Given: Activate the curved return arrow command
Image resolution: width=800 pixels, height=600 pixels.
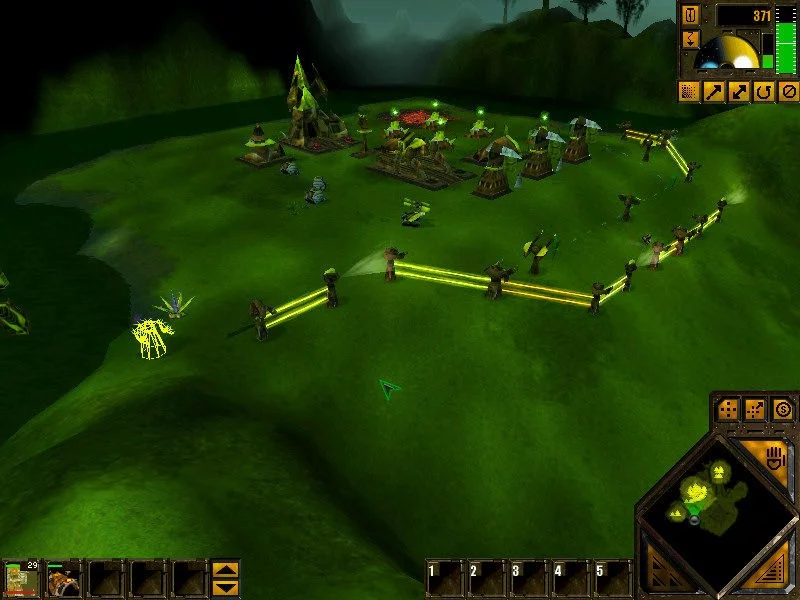Looking at the screenshot, I should click(764, 92).
